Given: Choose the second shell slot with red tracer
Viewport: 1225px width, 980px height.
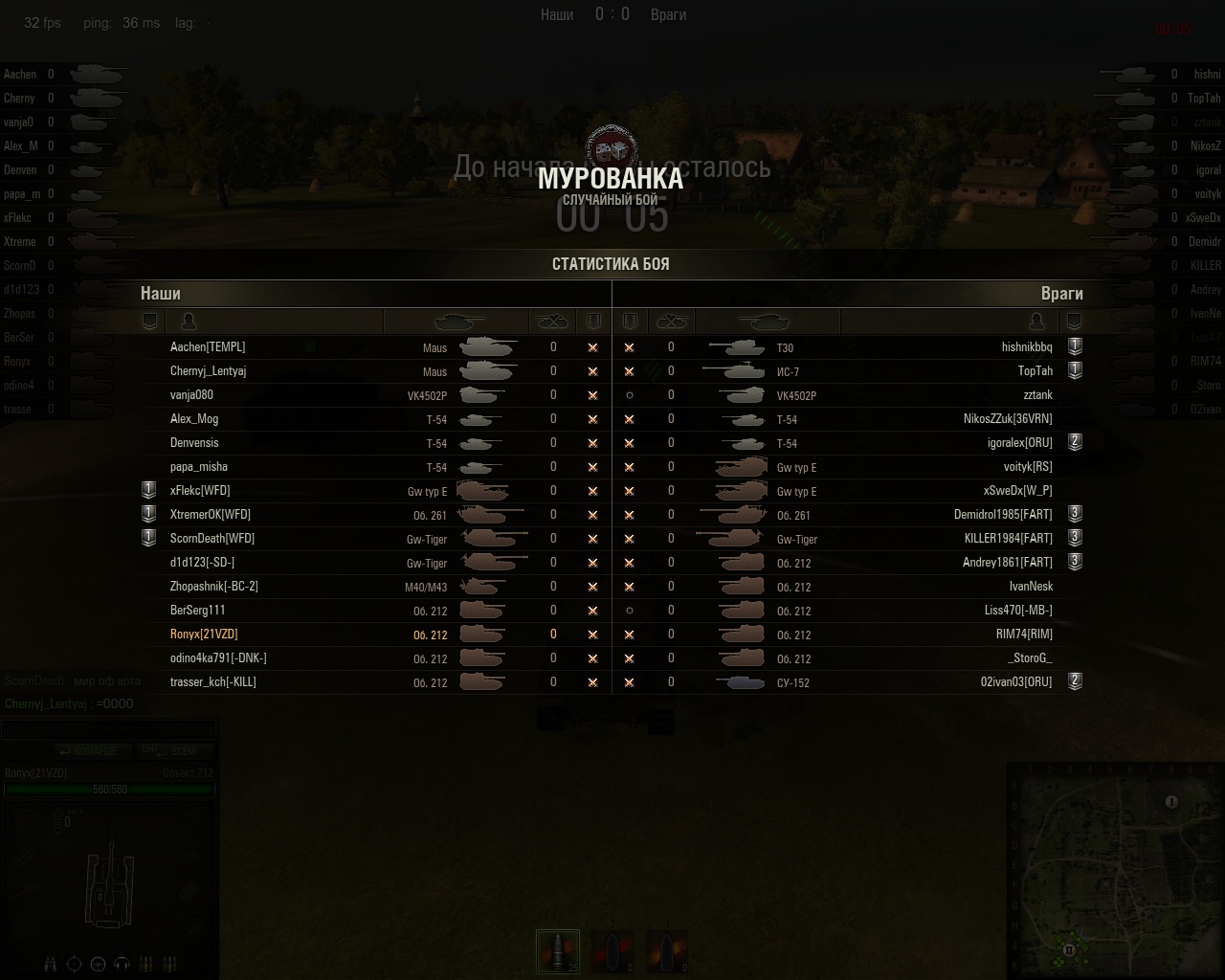Looking at the screenshot, I should (x=612, y=952).
